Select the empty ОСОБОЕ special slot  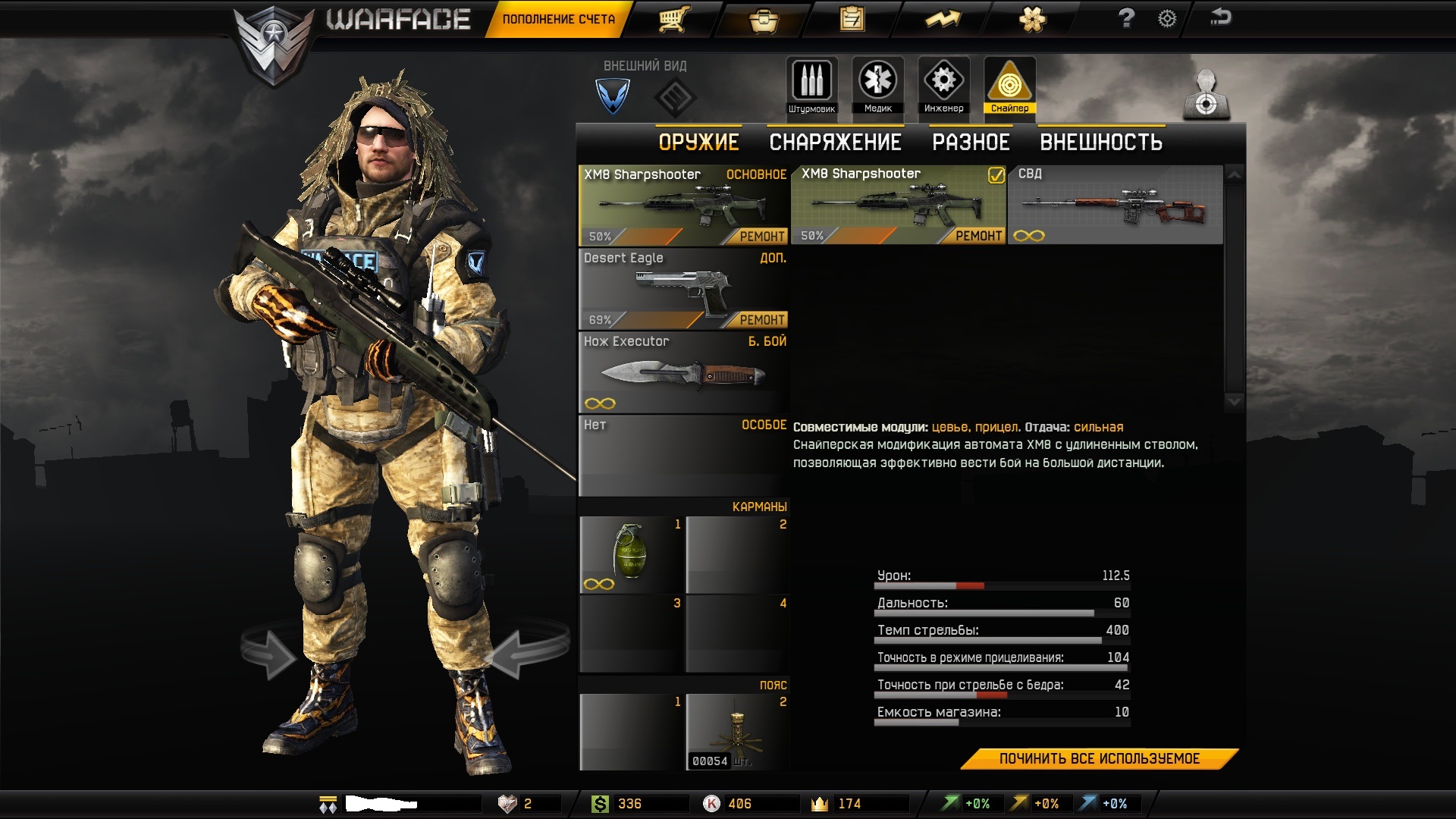(682, 455)
